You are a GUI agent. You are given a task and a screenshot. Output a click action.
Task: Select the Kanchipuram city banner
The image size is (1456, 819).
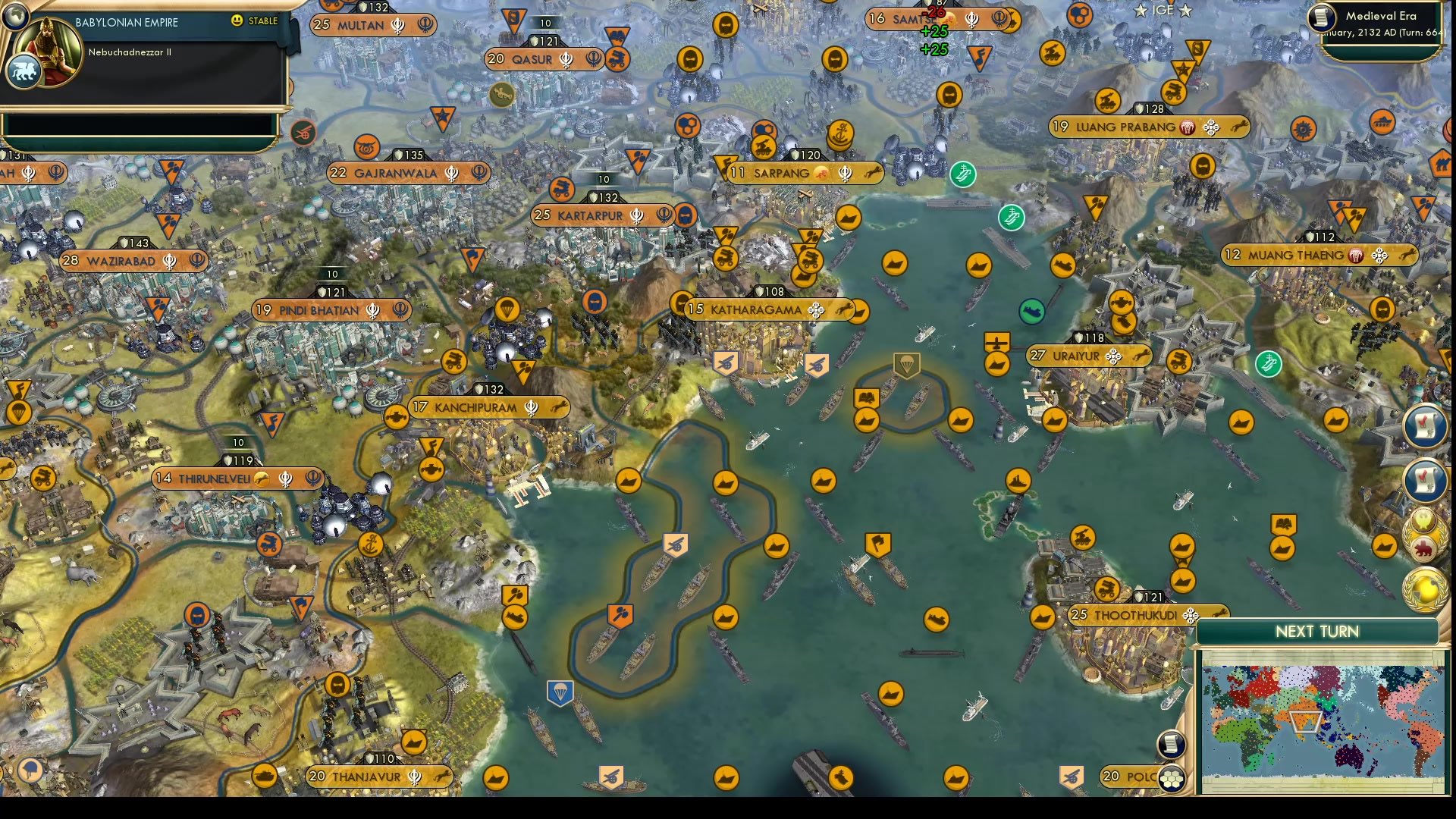coord(485,407)
